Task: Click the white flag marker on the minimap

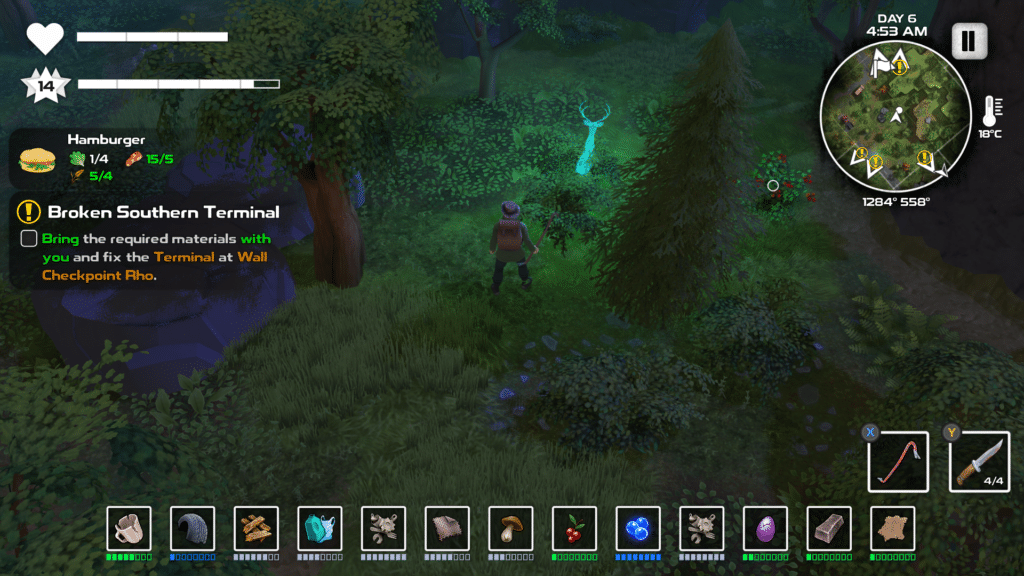Action: (880, 66)
